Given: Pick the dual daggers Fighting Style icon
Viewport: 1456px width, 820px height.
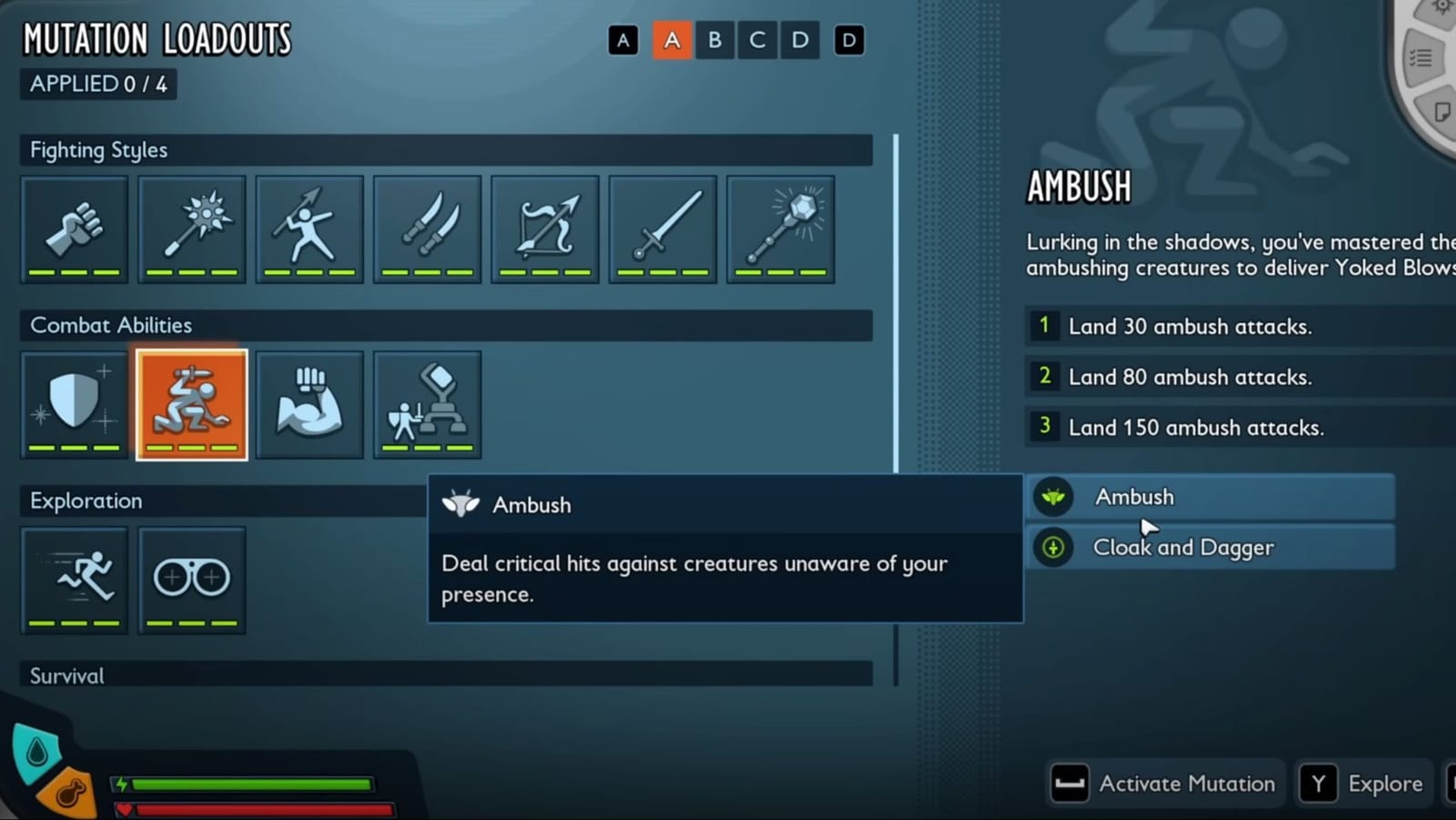Looking at the screenshot, I should point(427,228).
